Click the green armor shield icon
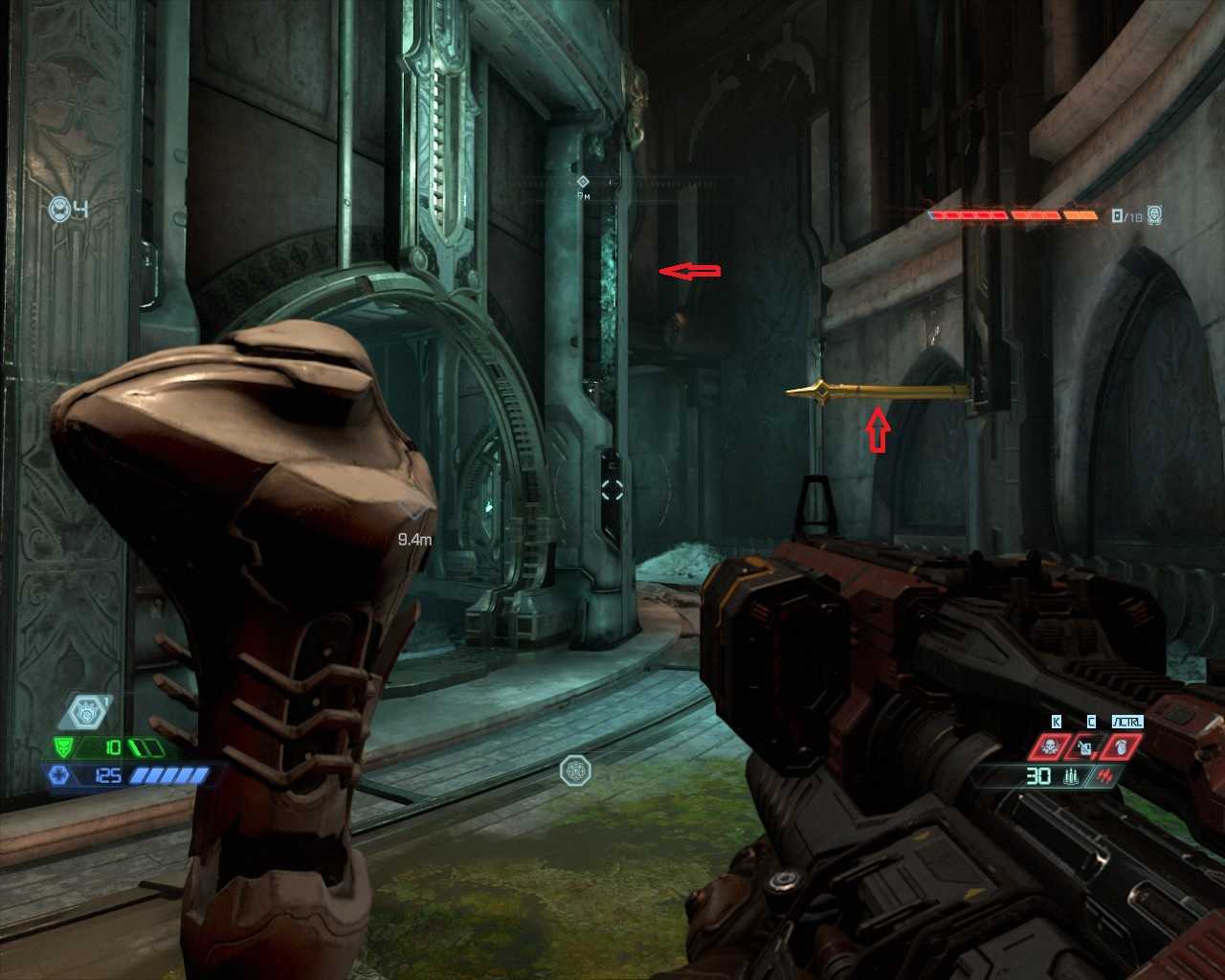The image size is (1225, 980). pos(65,746)
